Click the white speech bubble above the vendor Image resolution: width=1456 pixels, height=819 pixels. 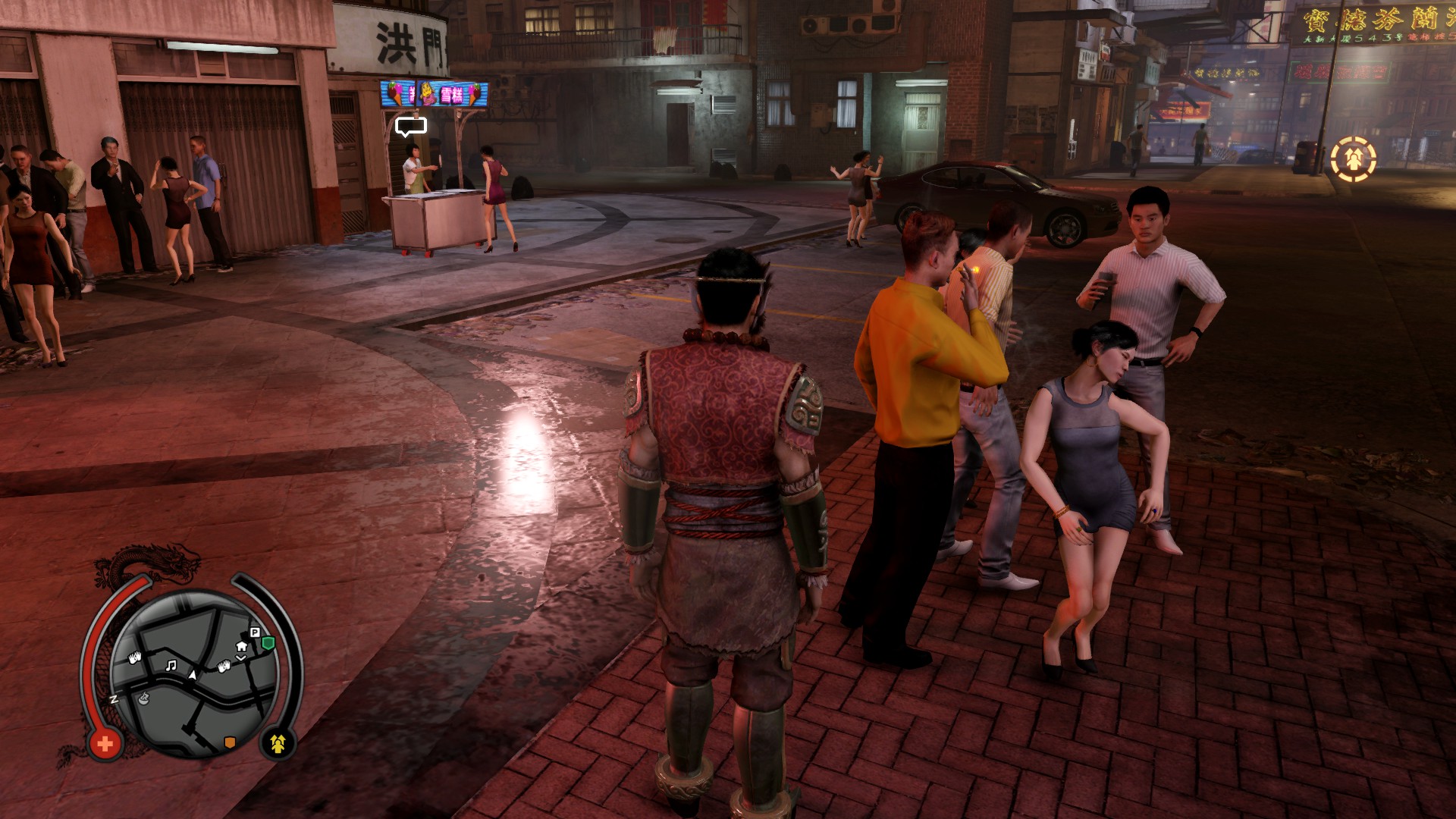click(410, 125)
